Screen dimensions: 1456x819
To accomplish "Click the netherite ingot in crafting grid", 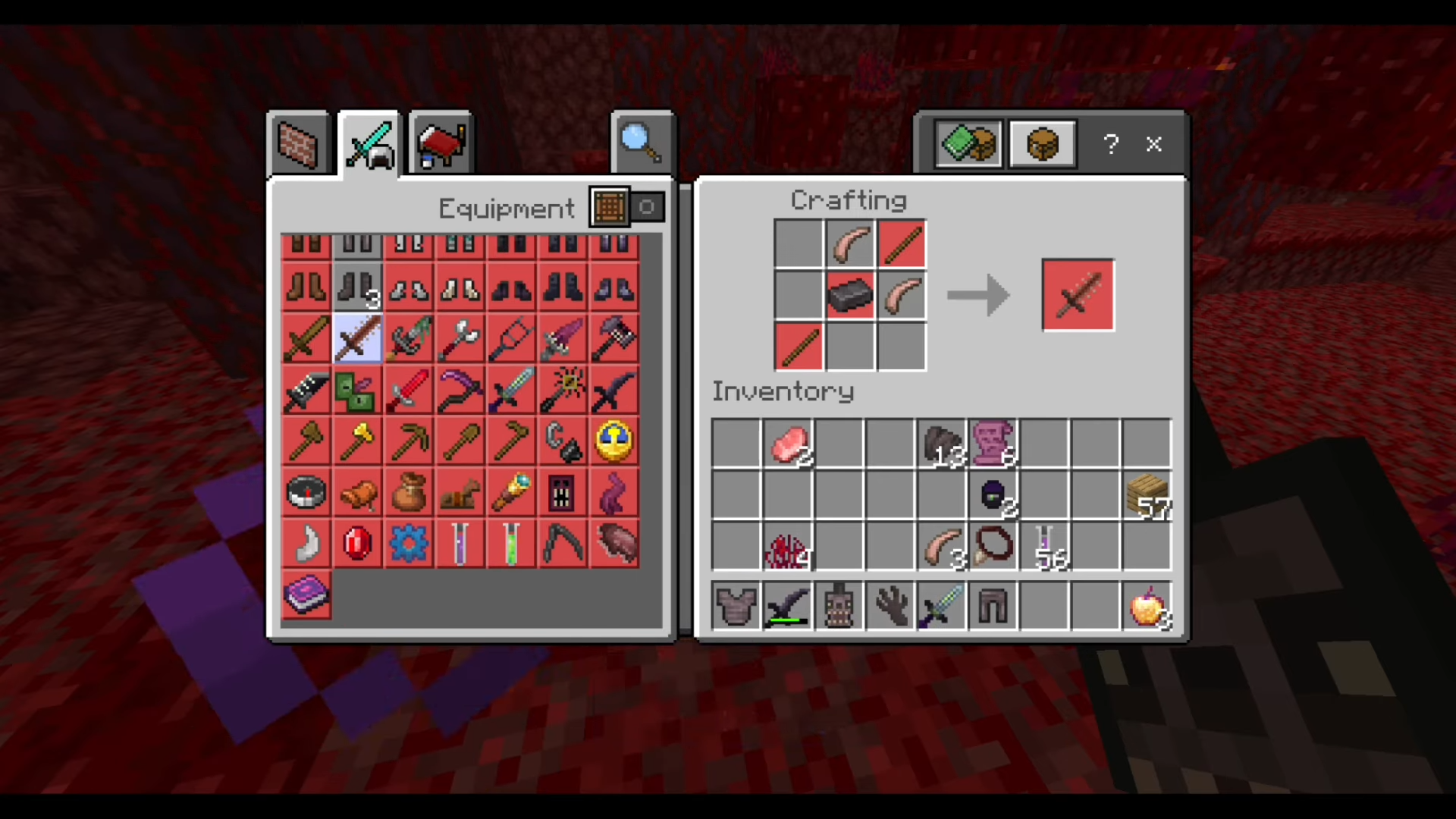I will point(850,295).
